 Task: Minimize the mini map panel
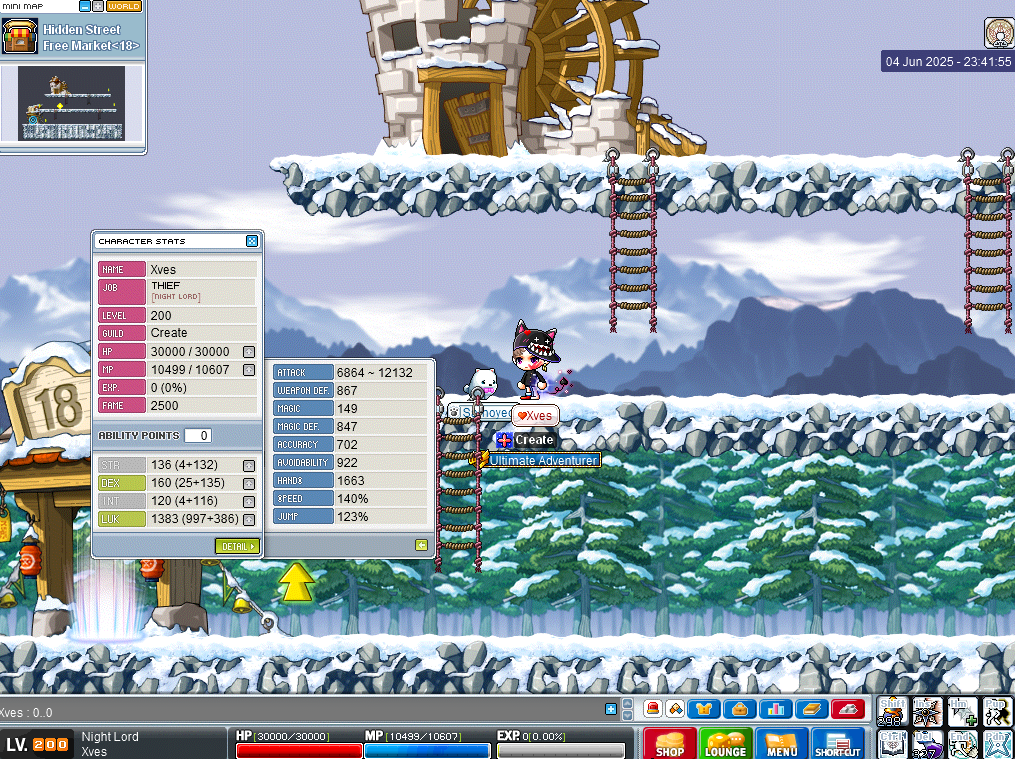point(85,6)
